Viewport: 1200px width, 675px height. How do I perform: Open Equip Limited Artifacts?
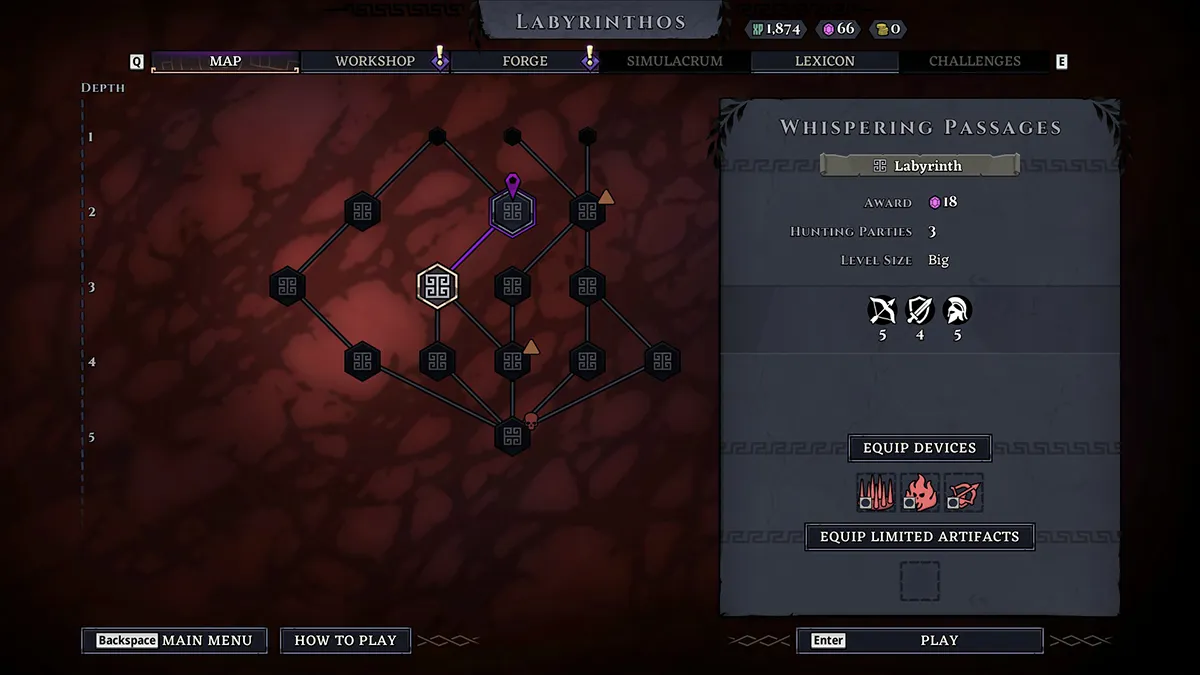(919, 537)
